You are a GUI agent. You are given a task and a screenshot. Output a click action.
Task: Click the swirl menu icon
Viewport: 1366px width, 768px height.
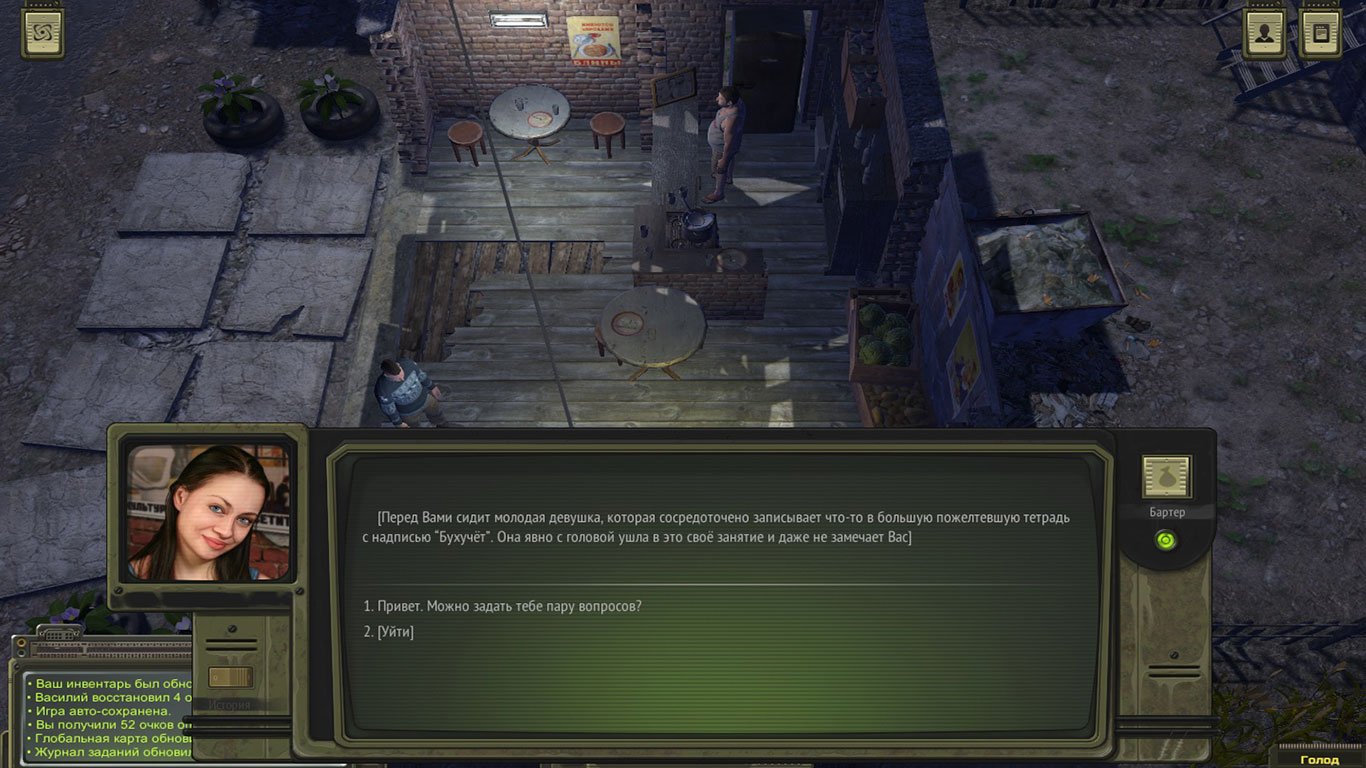(44, 32)
